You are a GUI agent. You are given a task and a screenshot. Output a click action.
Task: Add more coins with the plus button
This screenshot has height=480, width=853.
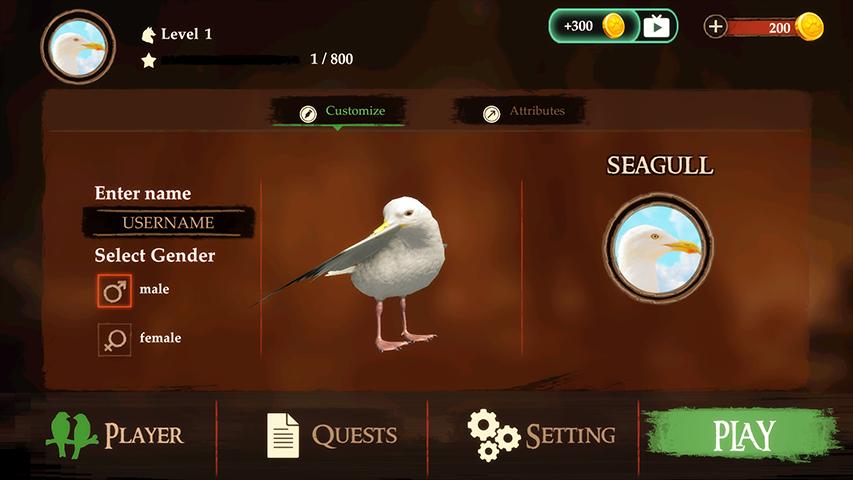point(715,27)
